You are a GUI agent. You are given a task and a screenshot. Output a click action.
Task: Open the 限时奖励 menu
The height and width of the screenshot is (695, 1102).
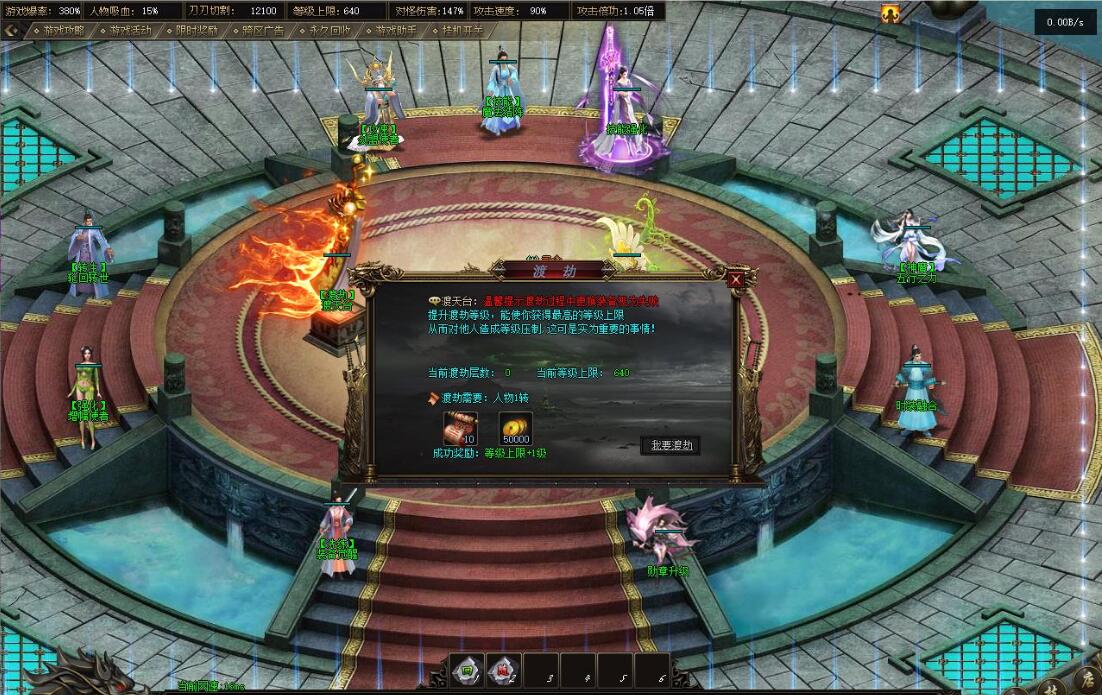[197, 30]
